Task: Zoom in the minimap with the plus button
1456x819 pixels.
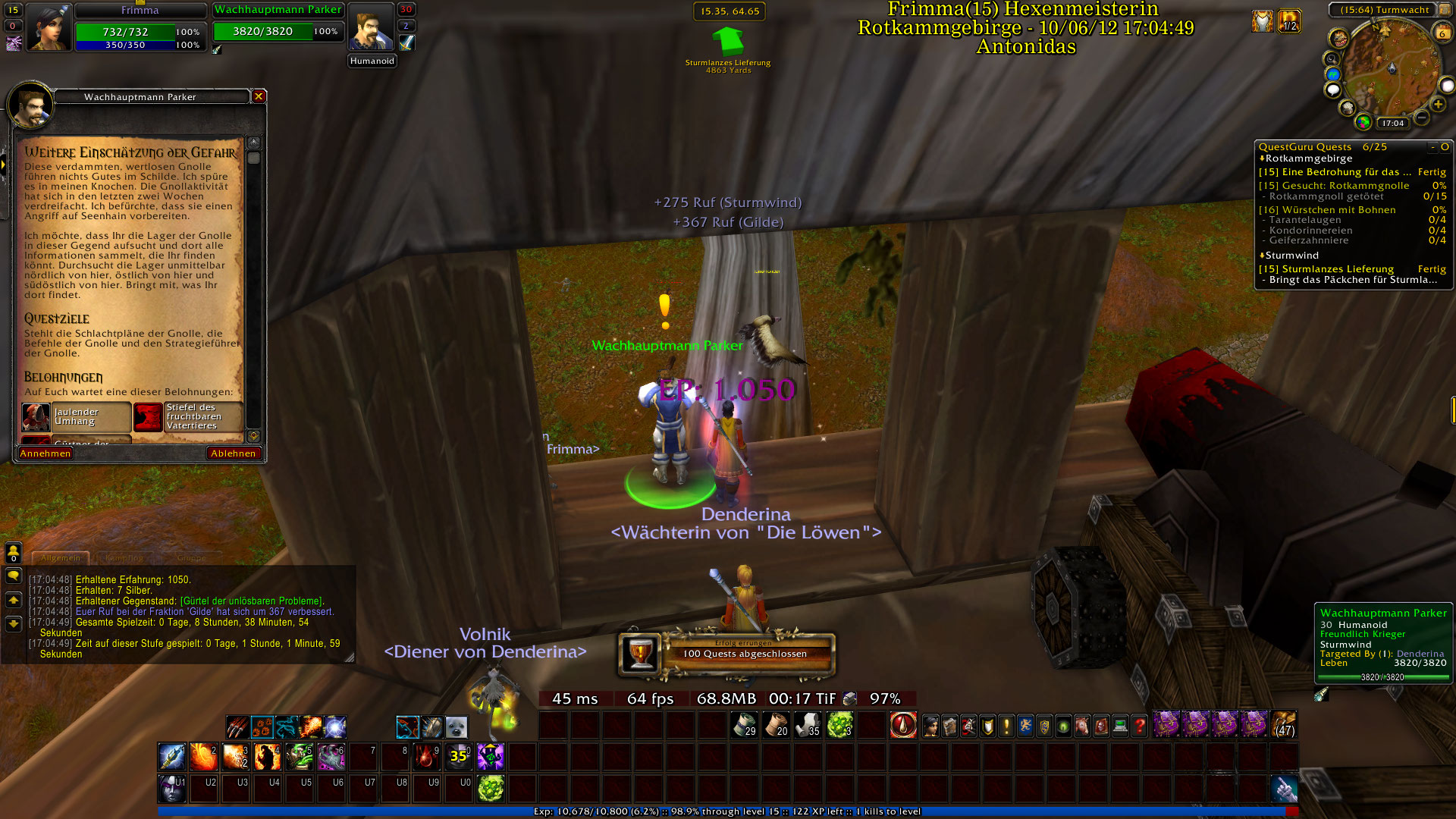Action: pyautogui.click(x=1438, y=105)
